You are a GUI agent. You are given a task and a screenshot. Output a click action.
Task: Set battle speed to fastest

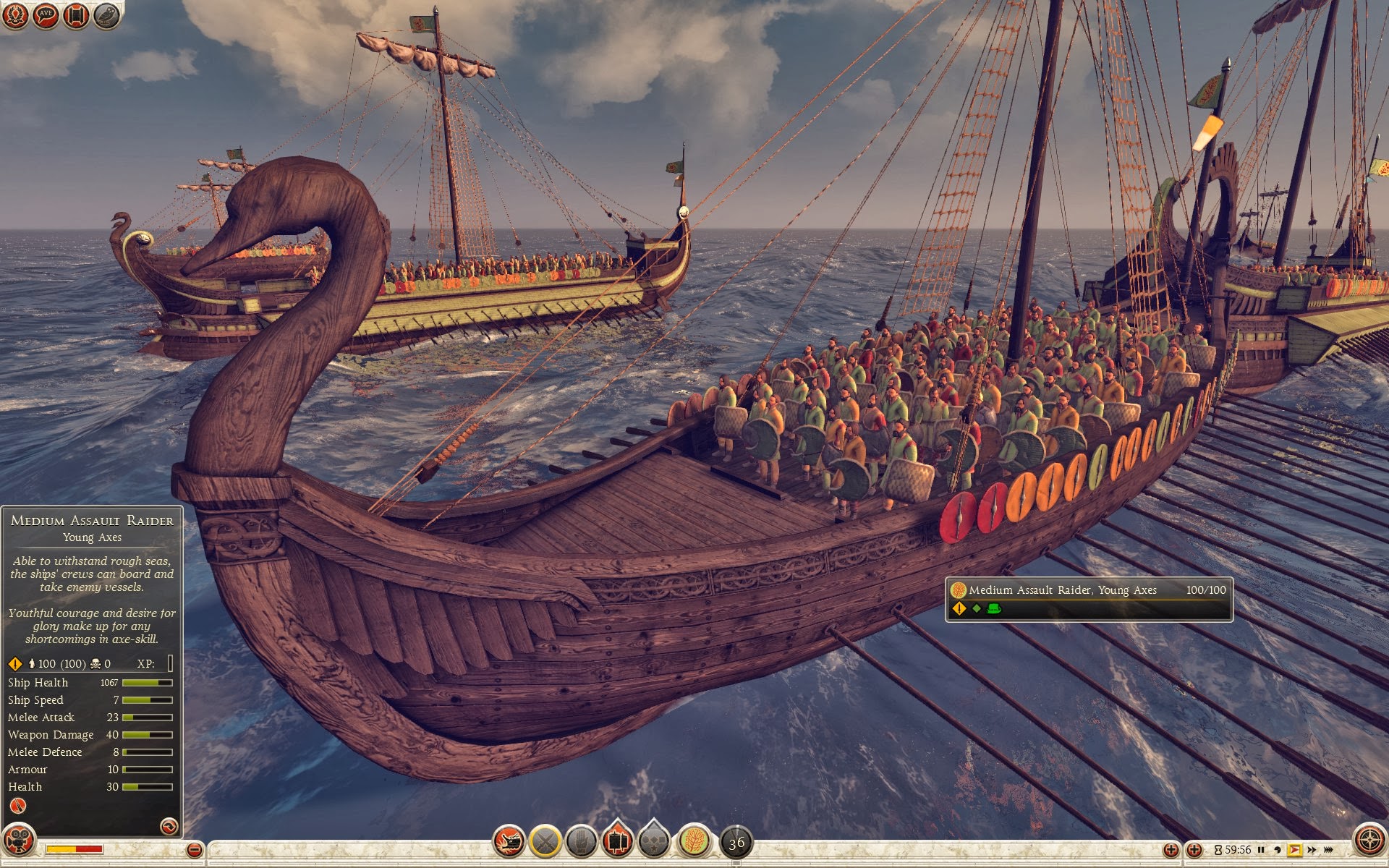coord(1328,850)
